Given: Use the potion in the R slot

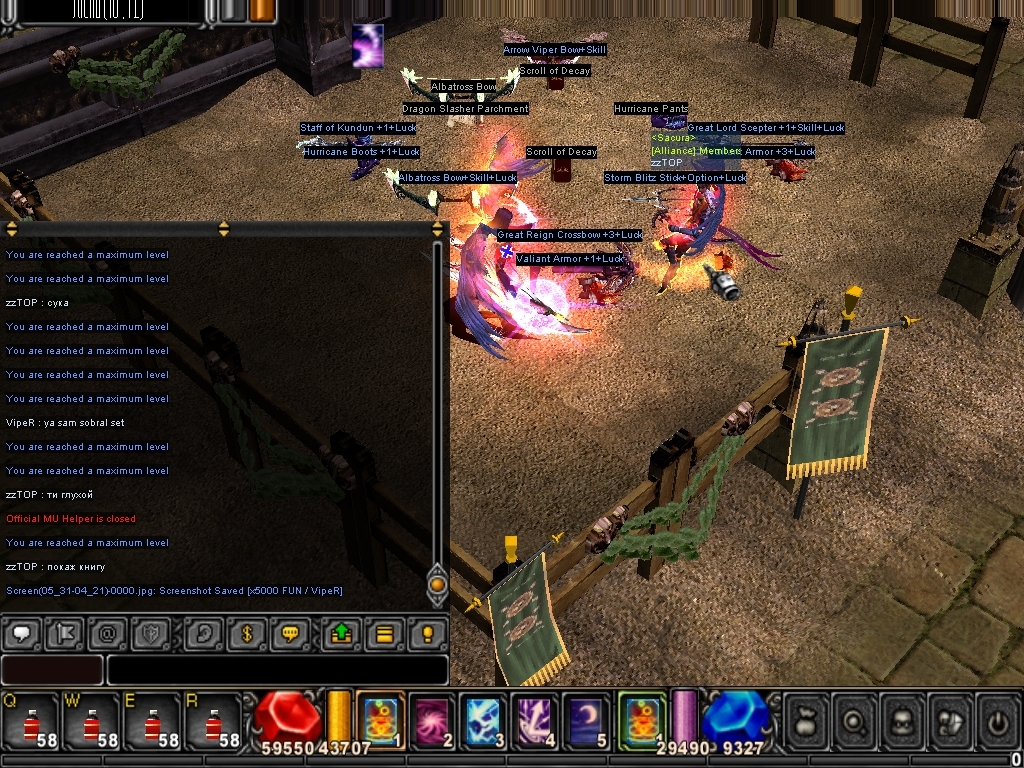Looking at the screenshot, I should tap(212, 721).
